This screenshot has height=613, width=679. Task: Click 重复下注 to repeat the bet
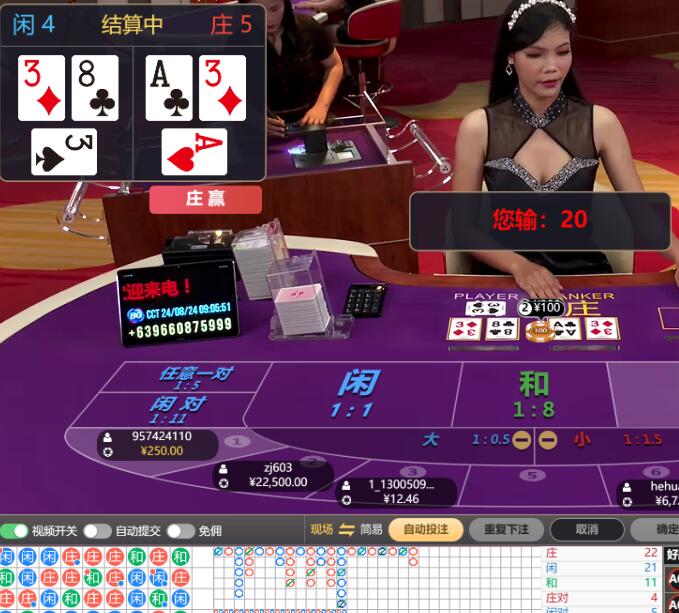pos(506,530)
